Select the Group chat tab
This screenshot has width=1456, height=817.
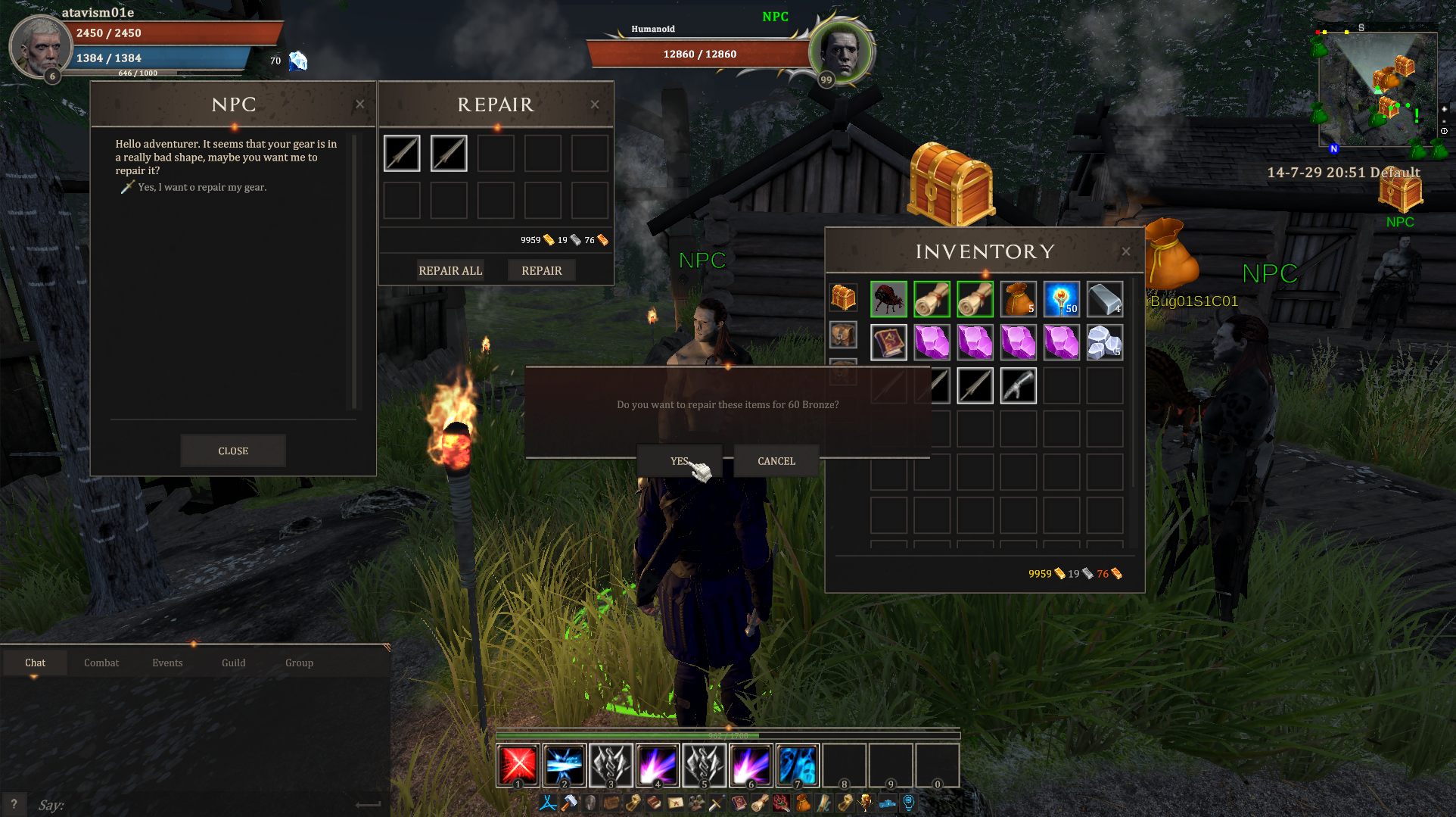[299, 663]
